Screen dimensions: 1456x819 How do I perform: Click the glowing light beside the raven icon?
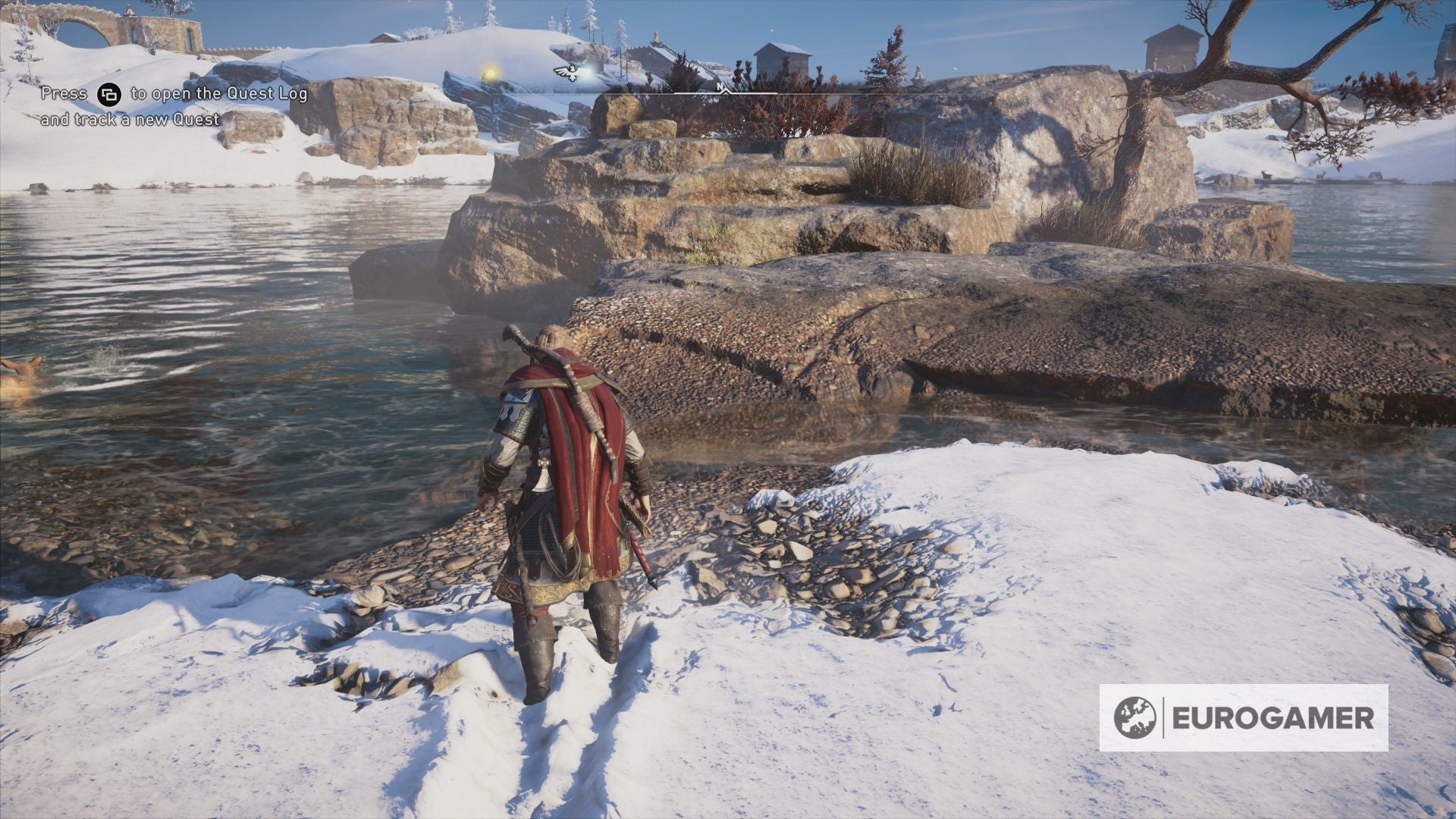pos(587,73)
